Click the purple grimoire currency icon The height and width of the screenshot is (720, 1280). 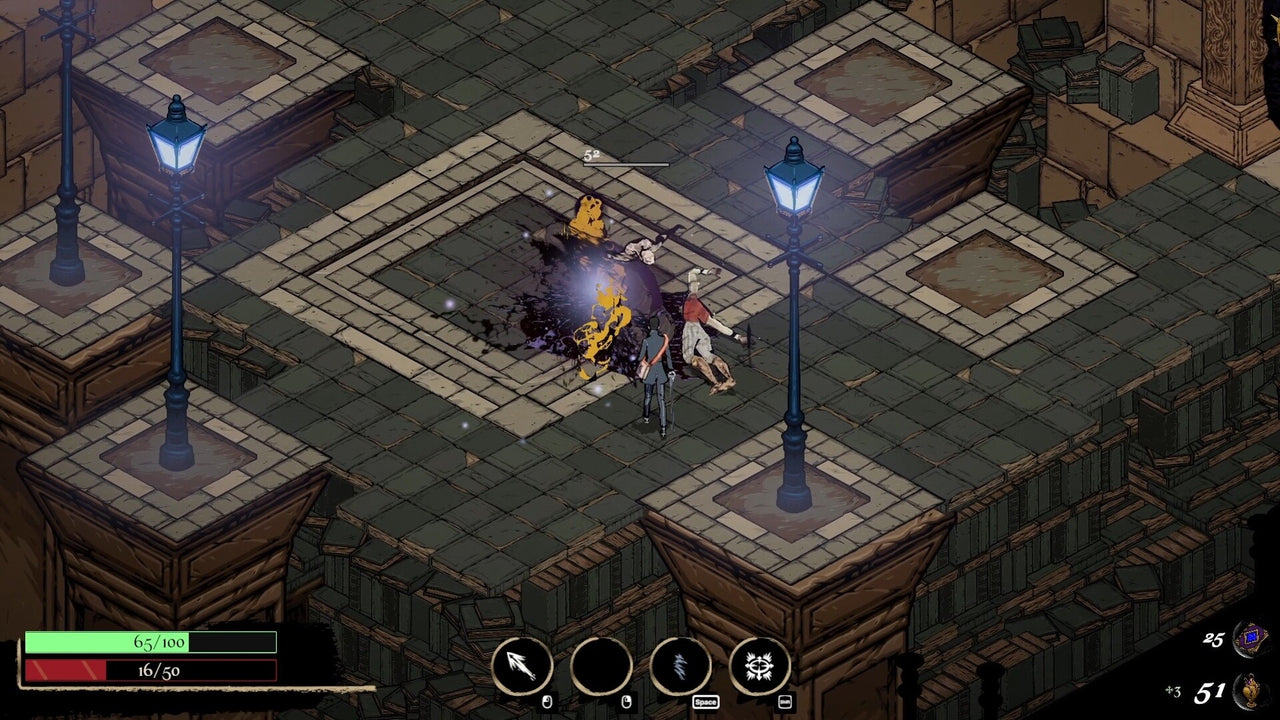(1249, 639)
